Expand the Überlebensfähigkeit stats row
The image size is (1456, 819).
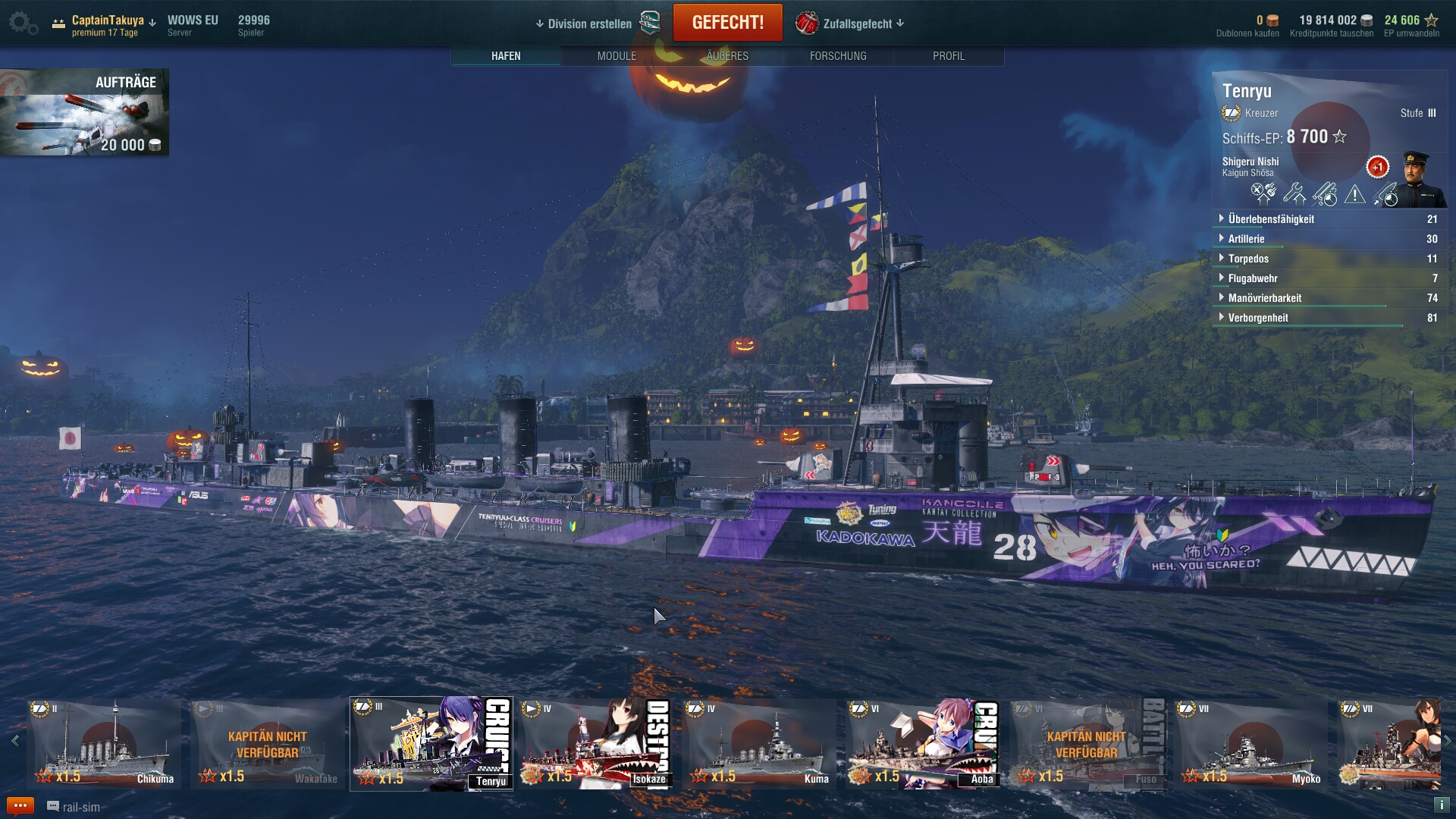(1271, 219)
